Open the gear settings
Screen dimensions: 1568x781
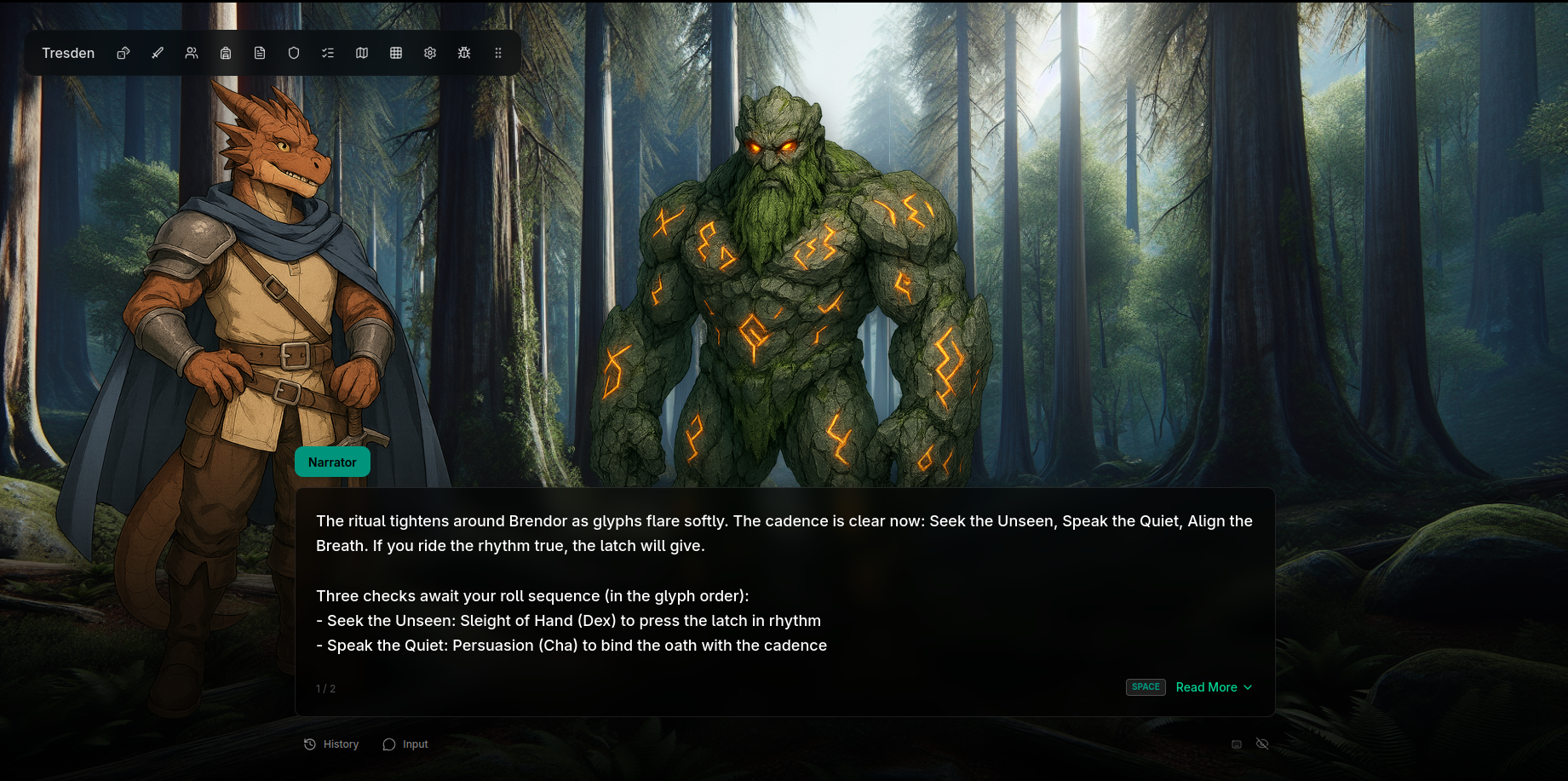[x=430, y=53]
